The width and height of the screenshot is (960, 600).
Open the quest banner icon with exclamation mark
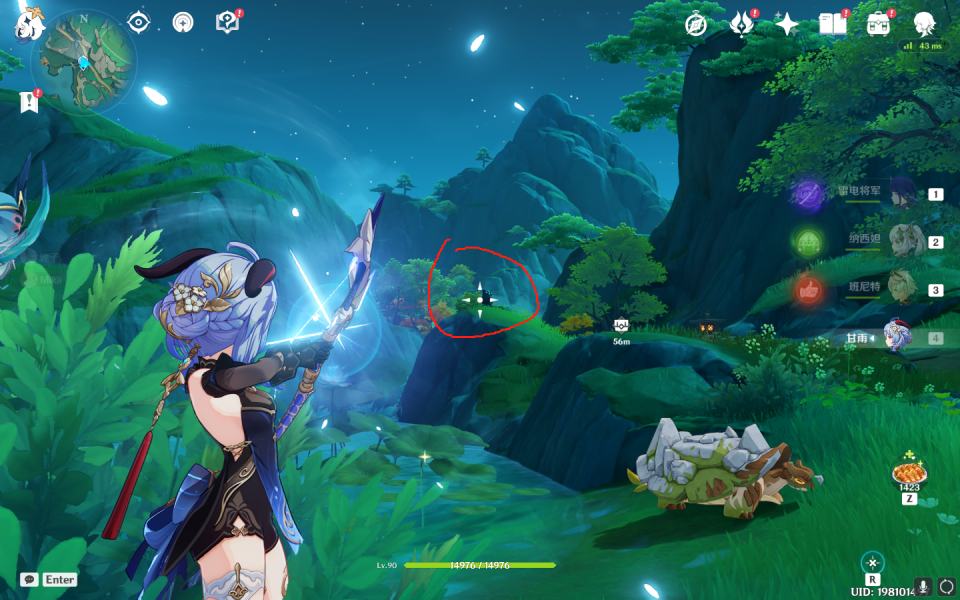(x=29, y=101)
